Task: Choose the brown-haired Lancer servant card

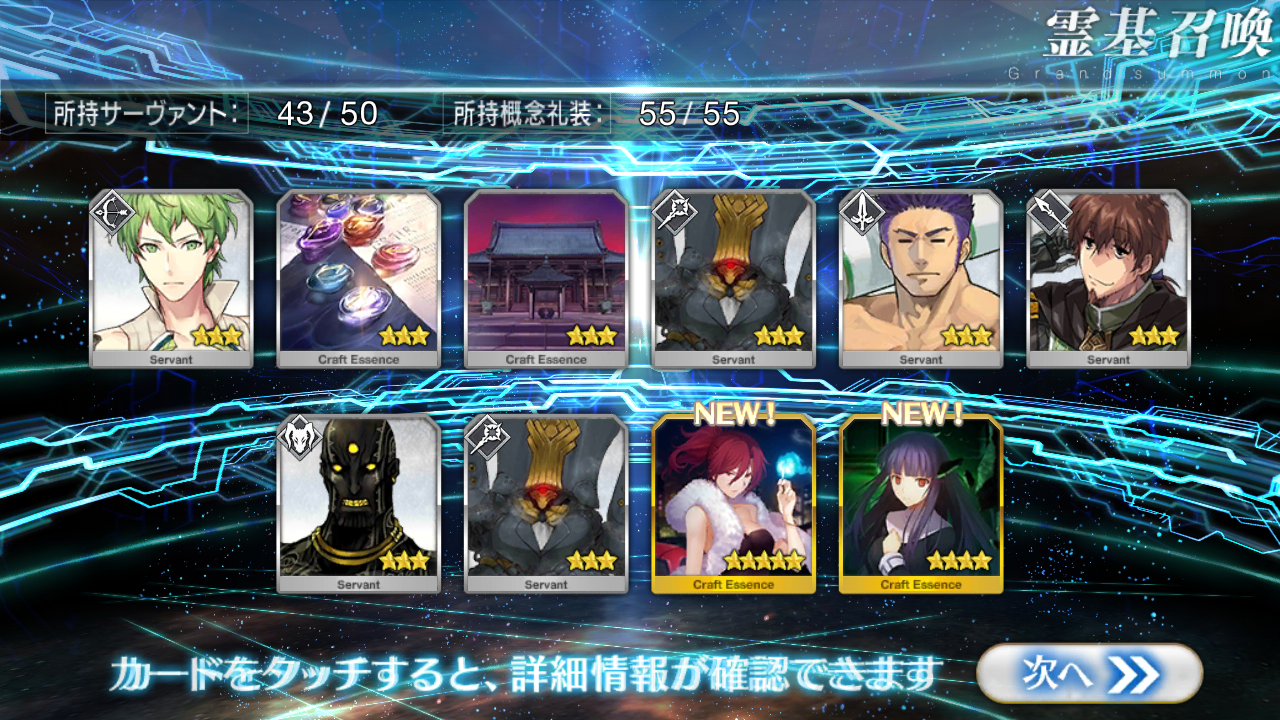Action: [x=1109, y=279]
